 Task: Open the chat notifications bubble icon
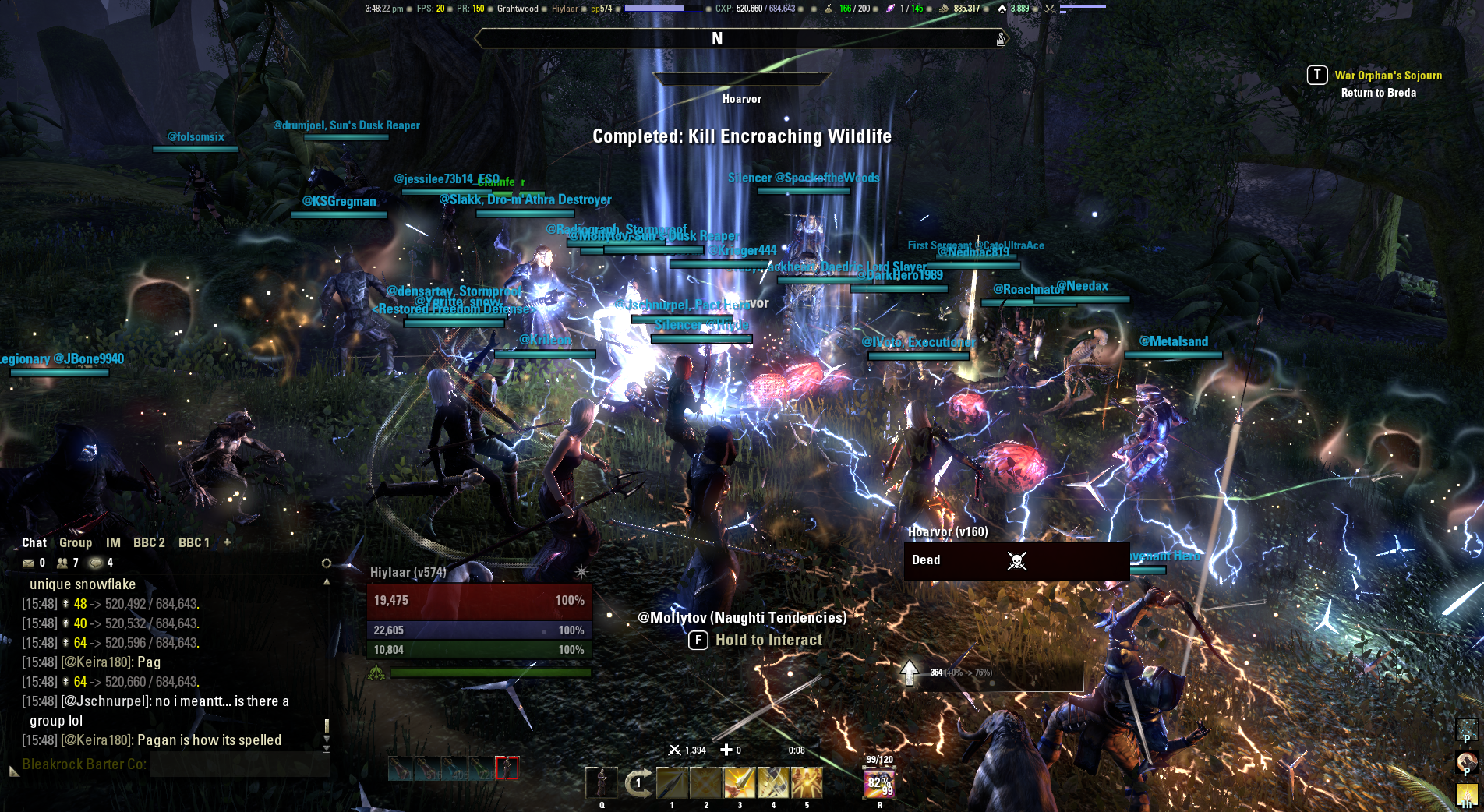(96, 563)
